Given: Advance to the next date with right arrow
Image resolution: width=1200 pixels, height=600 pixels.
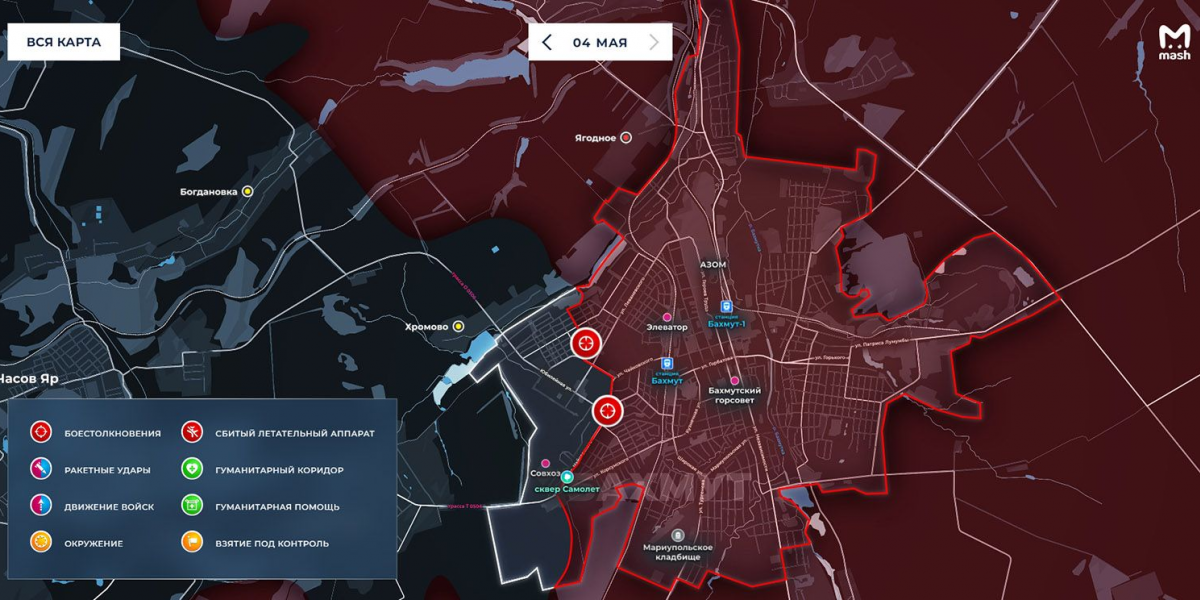Looking at the screenshot, I should [654, 42].
